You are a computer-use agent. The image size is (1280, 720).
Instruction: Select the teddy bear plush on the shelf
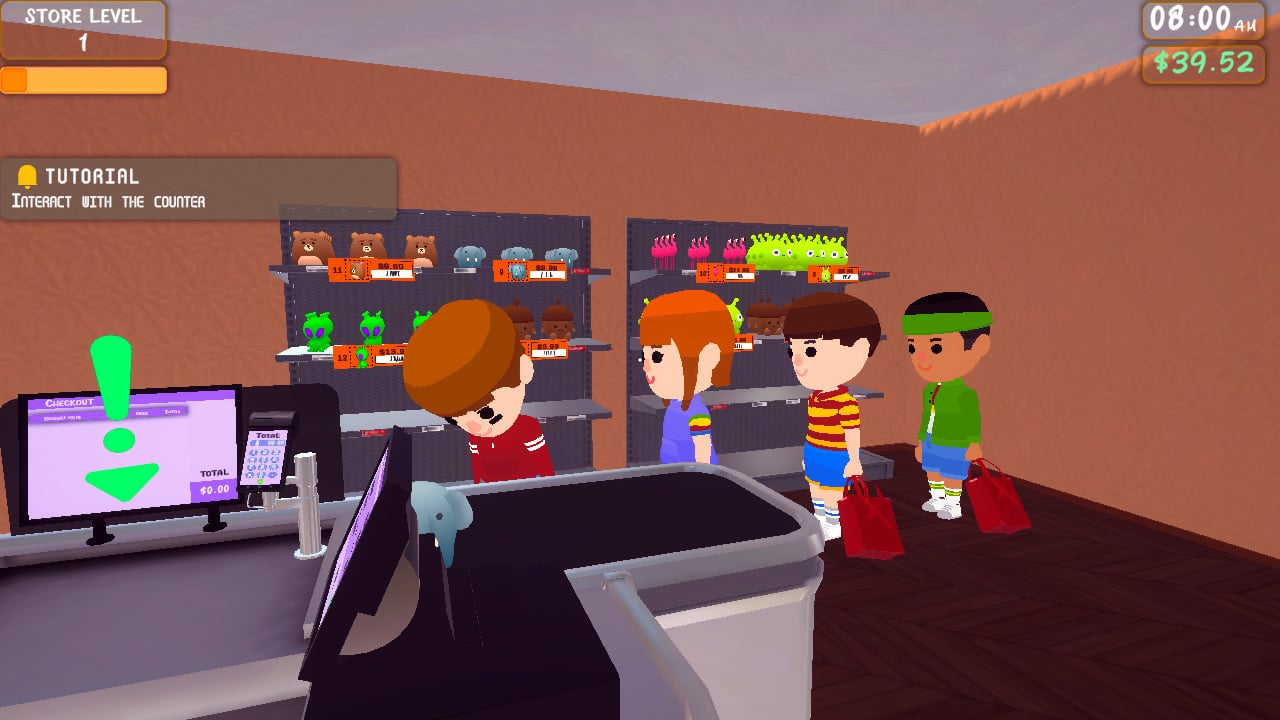point(310,245)
